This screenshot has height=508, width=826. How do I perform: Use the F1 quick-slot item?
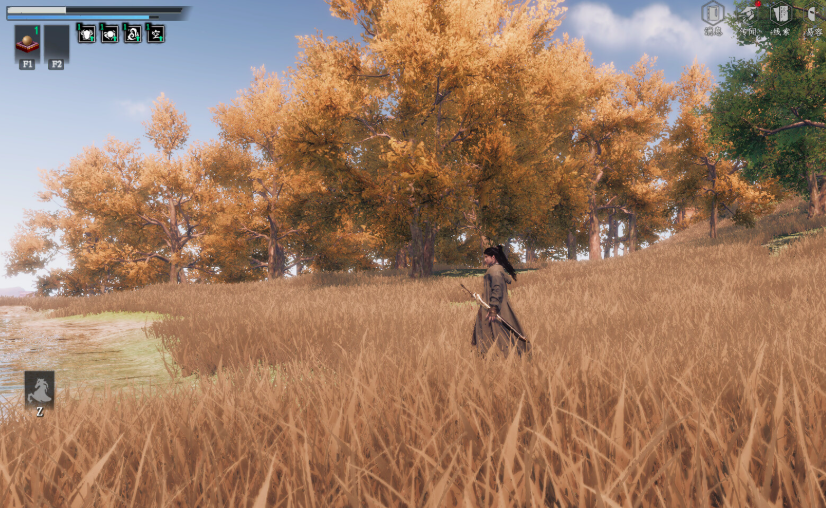coord(27,42)
